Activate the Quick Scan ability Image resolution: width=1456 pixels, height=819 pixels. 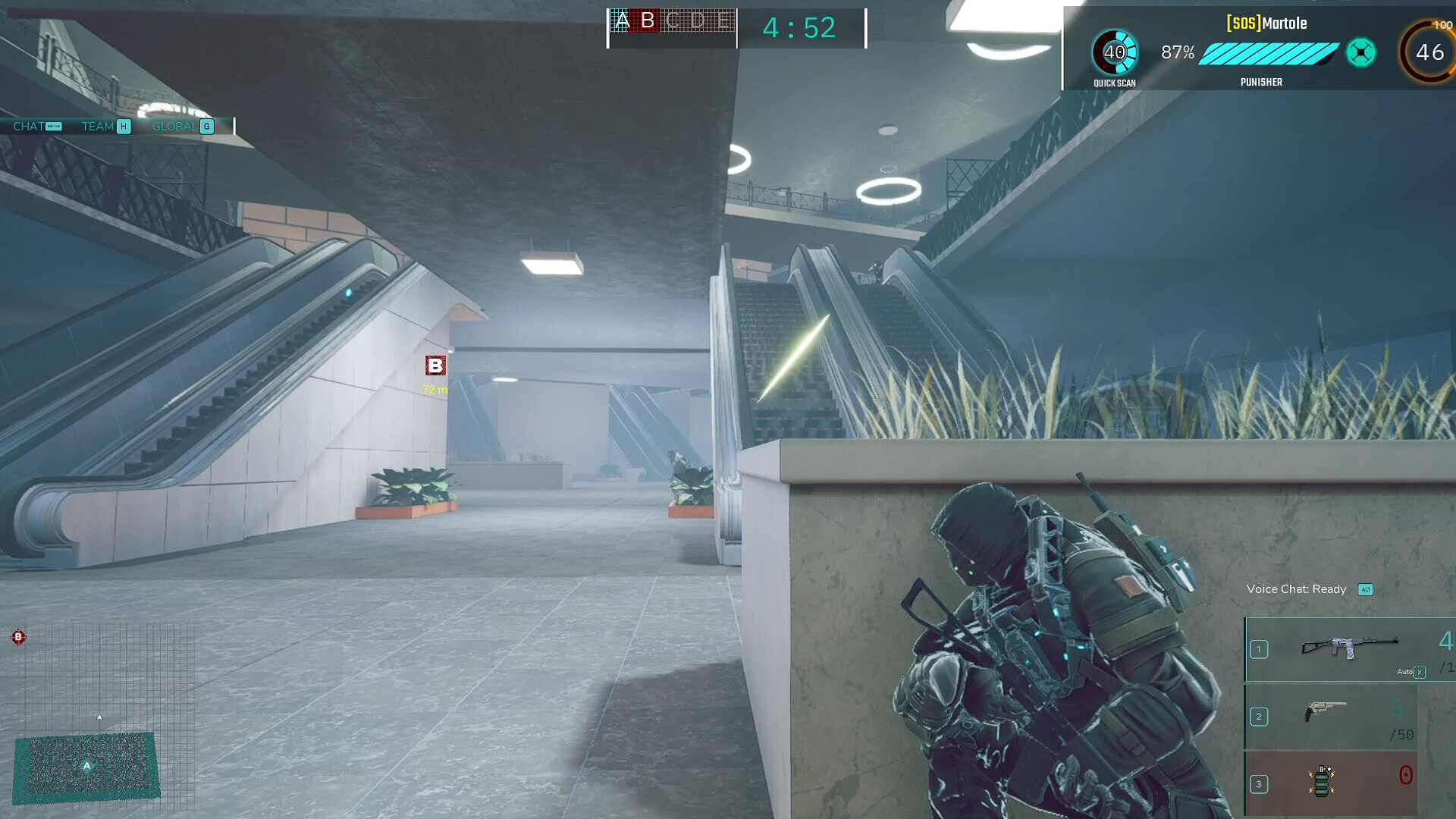pos(1114,53)
